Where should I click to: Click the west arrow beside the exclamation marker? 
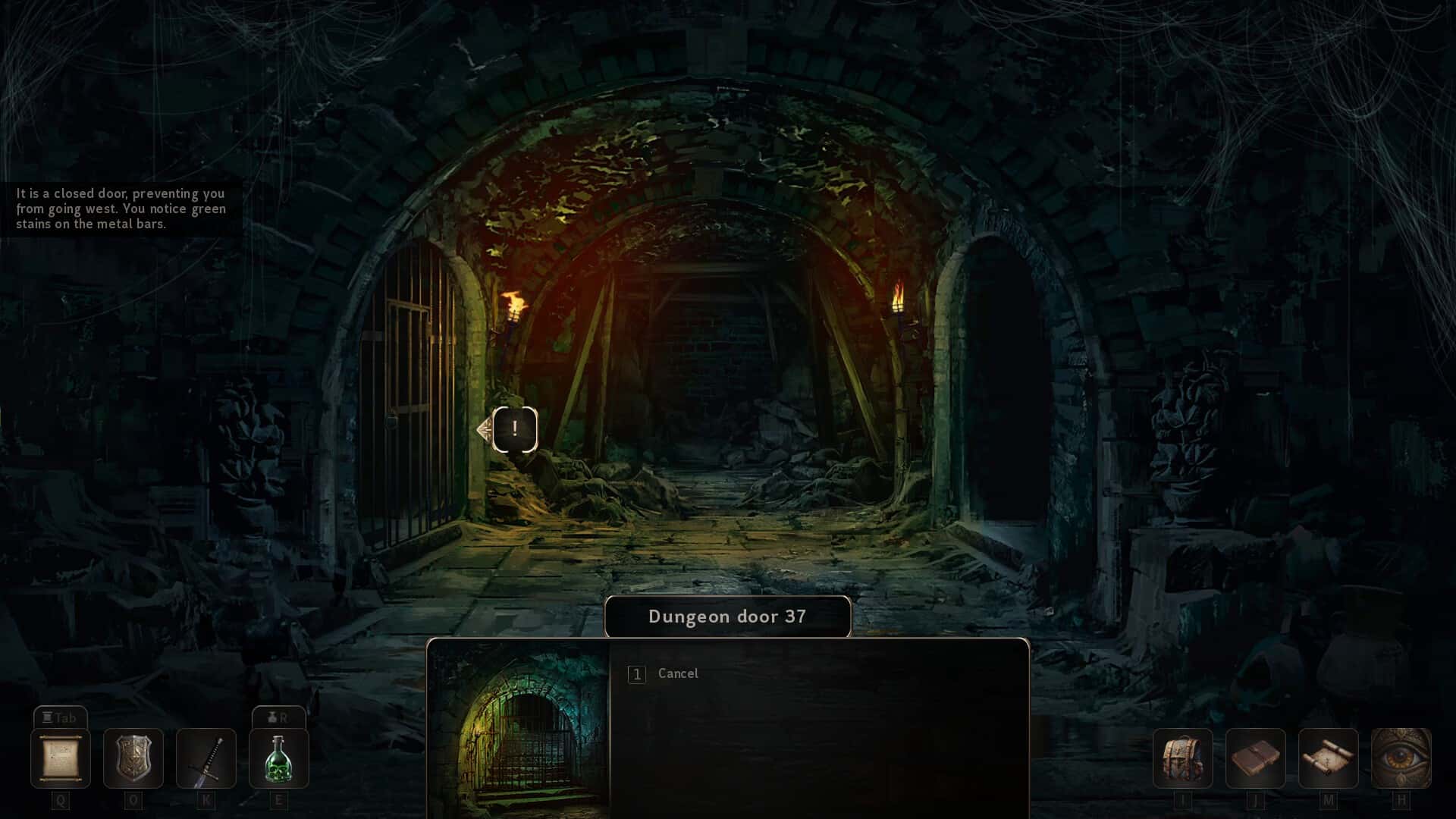tap(482, 428)
